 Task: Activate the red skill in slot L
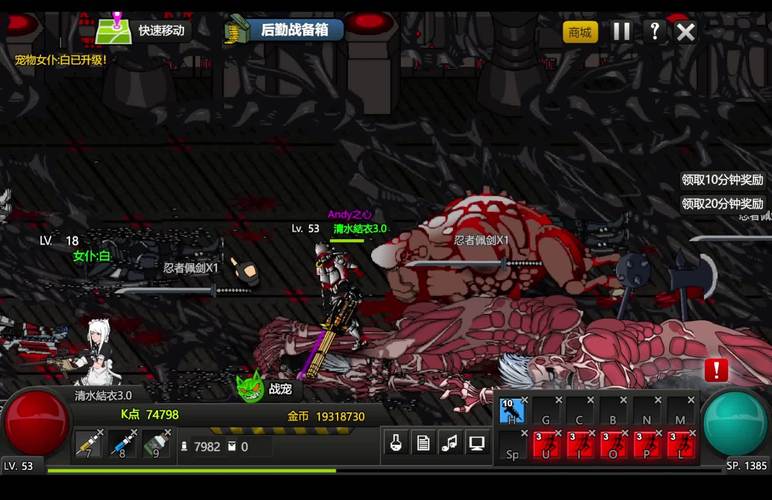(681, 444)
